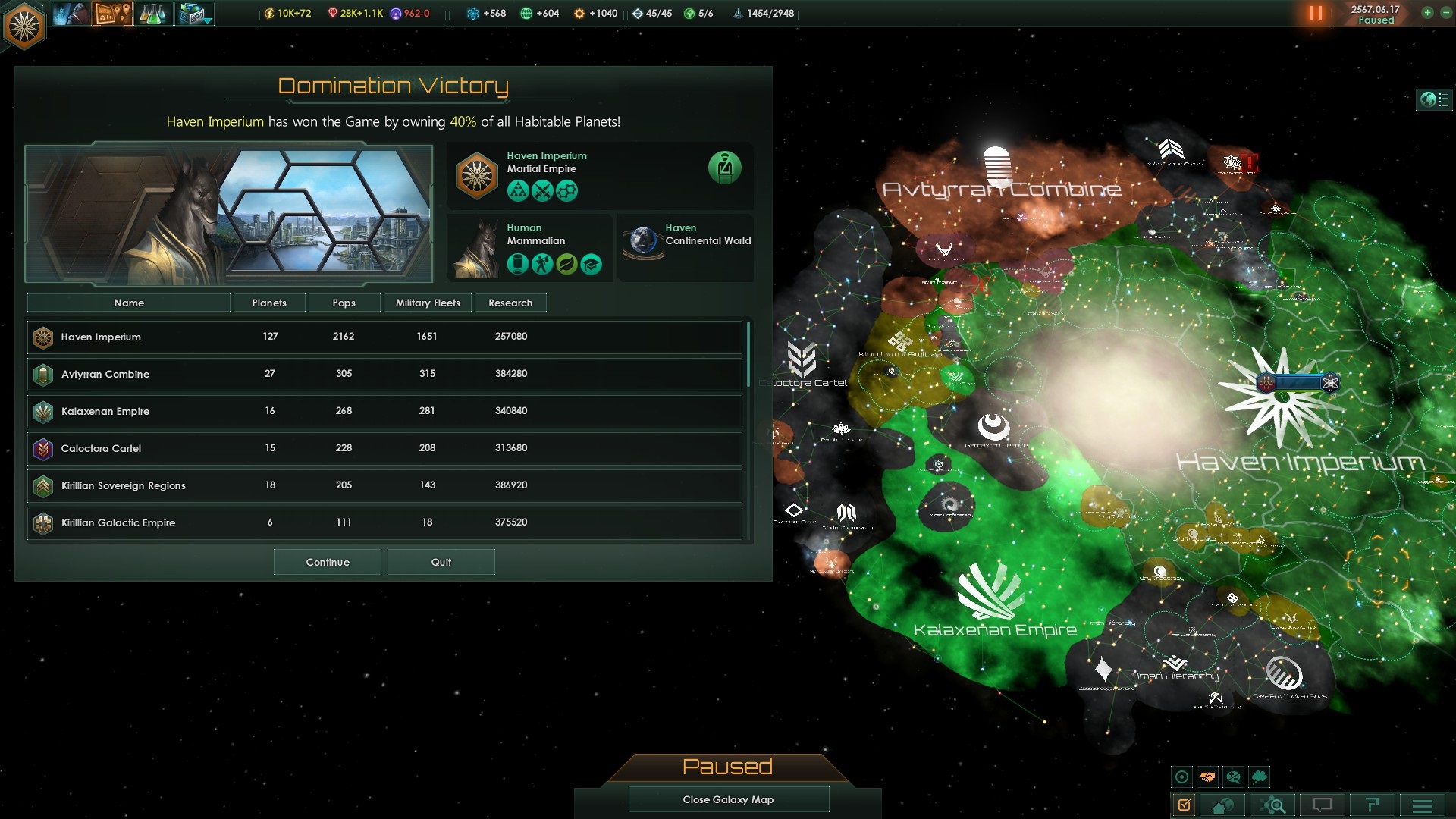The height and width of the screenshot is (819, 1456).
Task: Sort the empire list by Pops column
Action: (343, 303)
